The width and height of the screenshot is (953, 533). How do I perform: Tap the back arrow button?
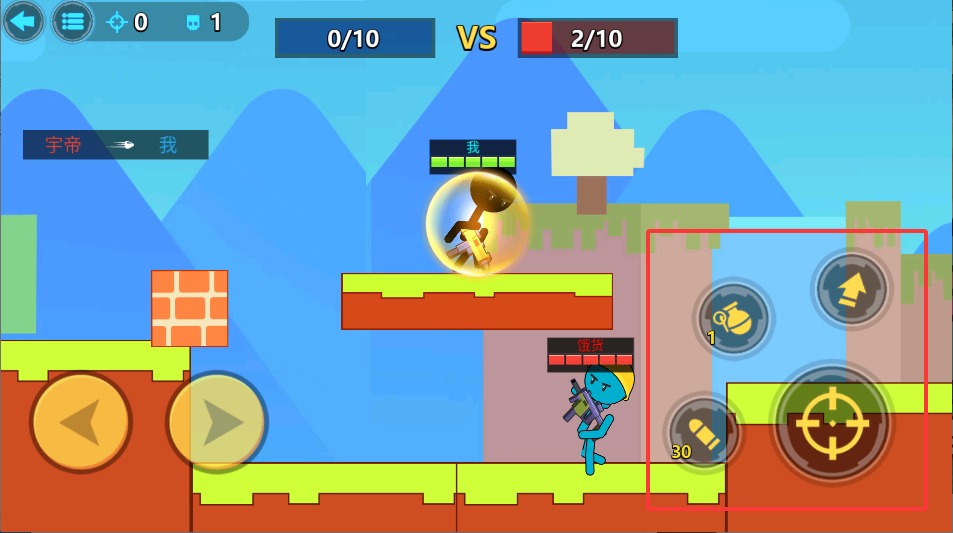(22, 20)
